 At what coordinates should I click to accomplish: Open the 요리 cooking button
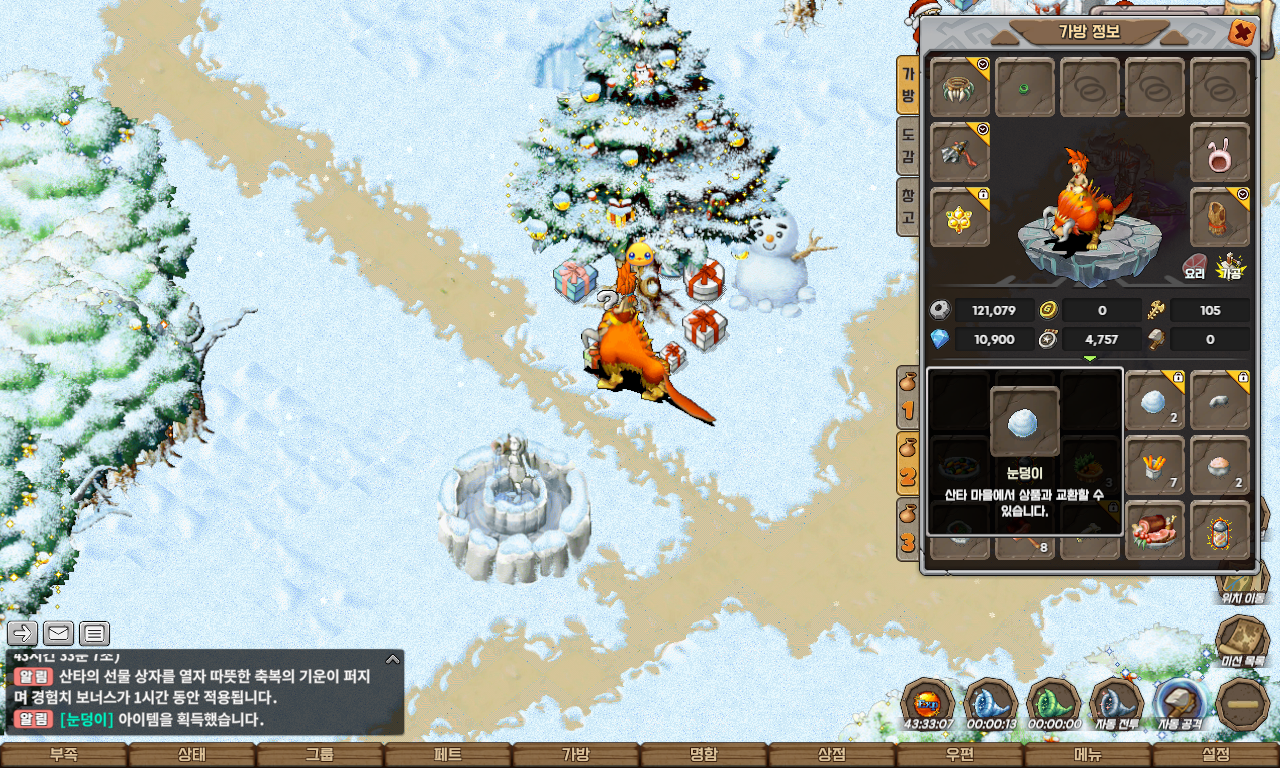1195,267
